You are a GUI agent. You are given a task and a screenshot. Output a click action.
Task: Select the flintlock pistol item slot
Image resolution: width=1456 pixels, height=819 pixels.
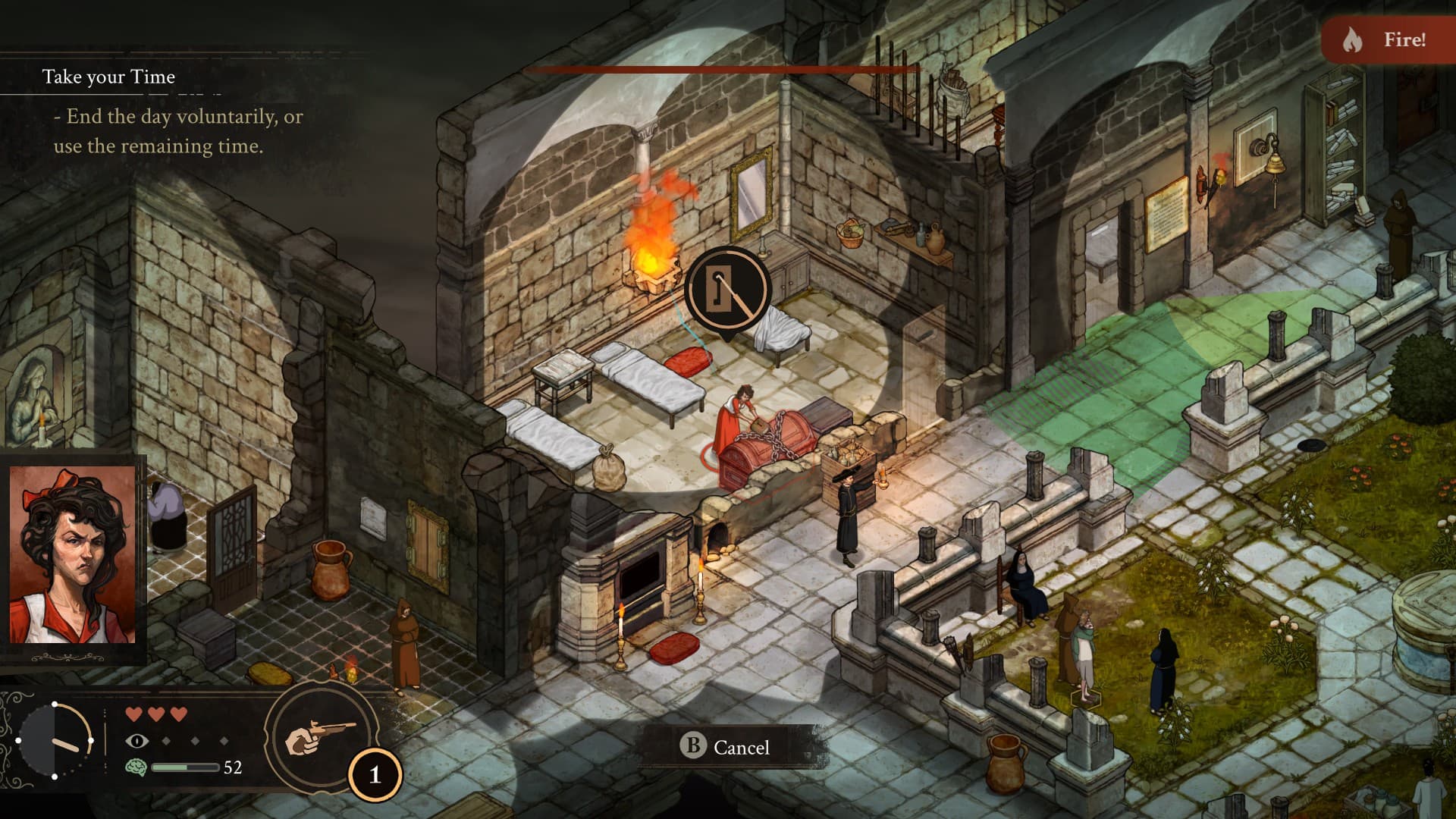coord(320,736)
